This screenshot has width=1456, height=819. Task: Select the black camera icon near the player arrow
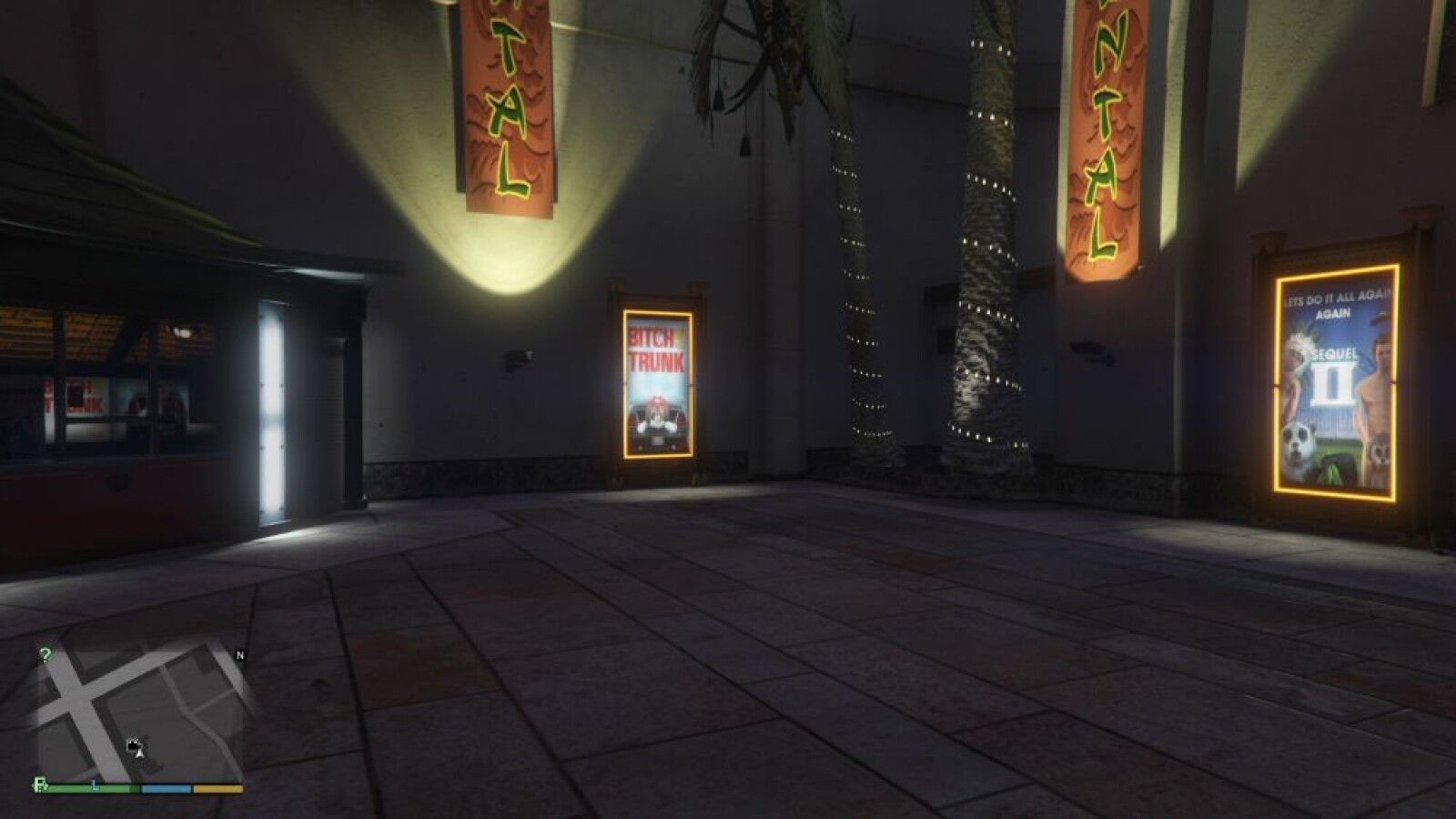(133, 744)
